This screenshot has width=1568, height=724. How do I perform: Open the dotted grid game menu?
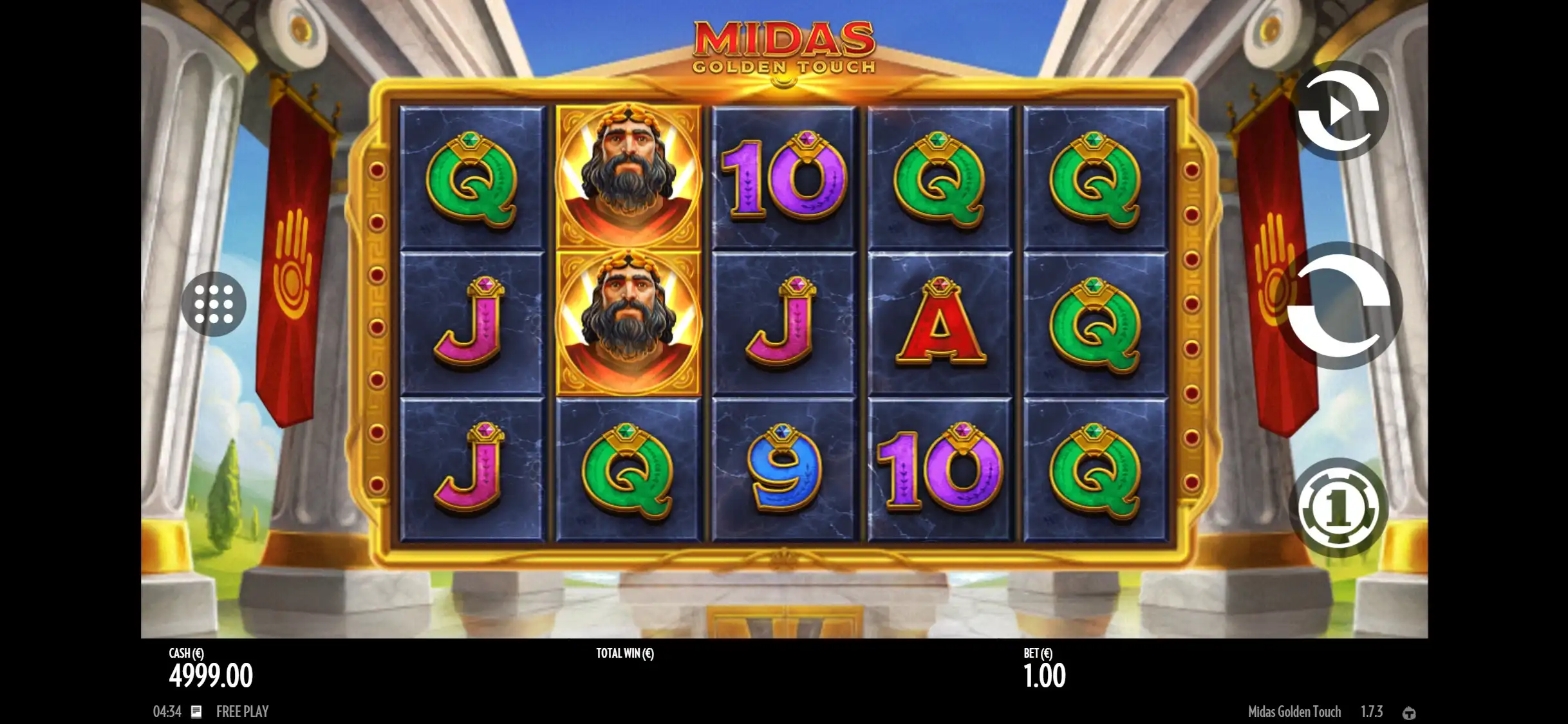(x=214, y=304)
